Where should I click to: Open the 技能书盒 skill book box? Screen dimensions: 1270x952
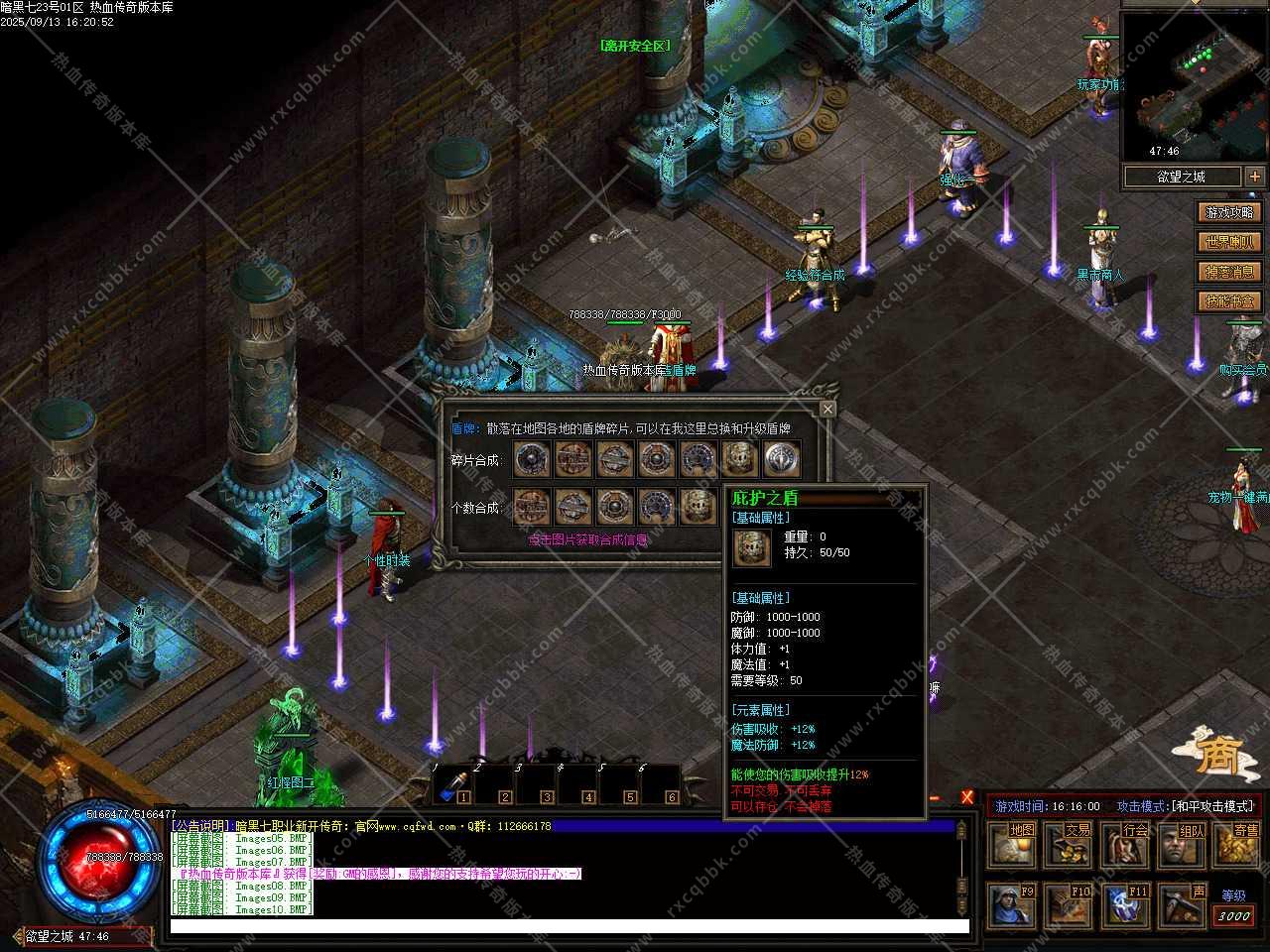click(x=1229, y=301)
